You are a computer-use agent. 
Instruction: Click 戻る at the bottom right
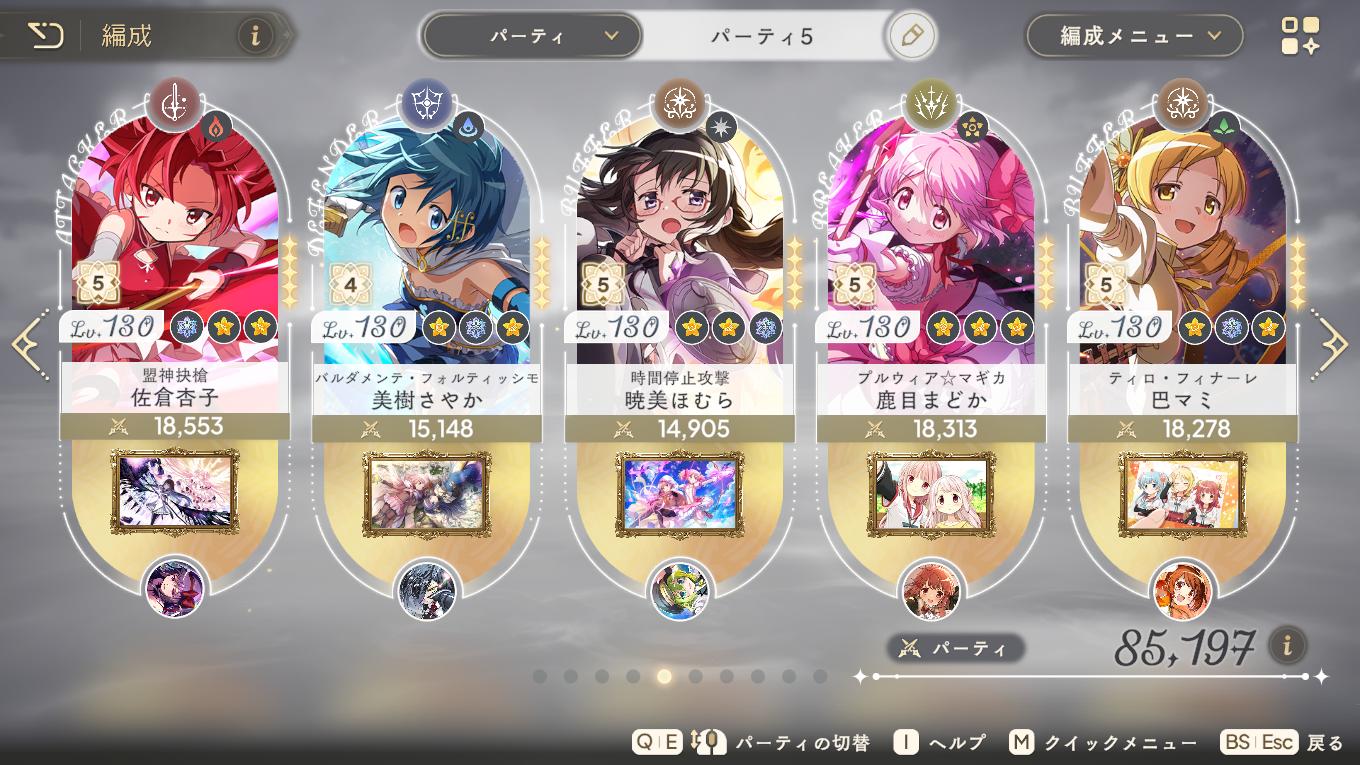click(x=1325, y=742)
